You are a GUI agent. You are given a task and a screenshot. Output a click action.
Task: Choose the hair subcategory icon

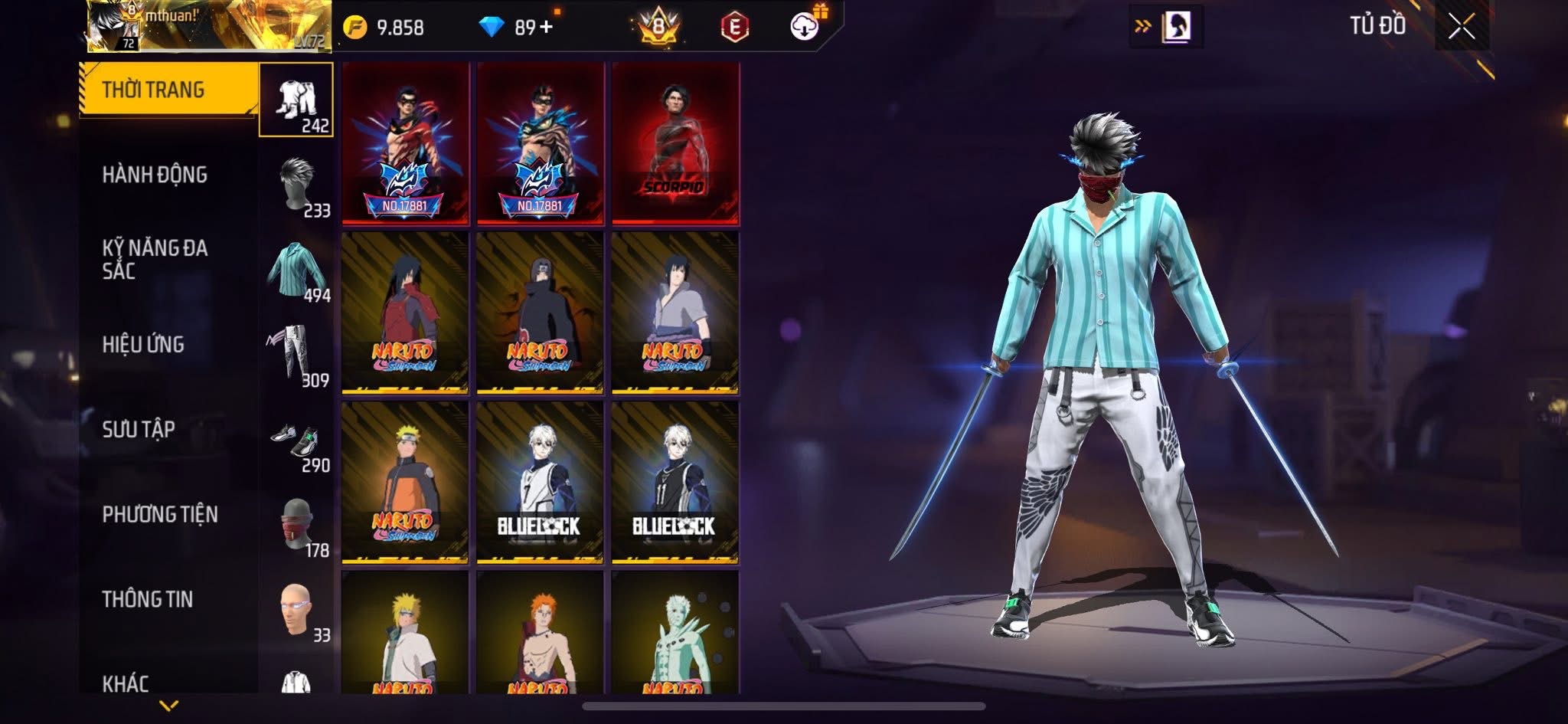pyautogui.click(x=296, y=185)
